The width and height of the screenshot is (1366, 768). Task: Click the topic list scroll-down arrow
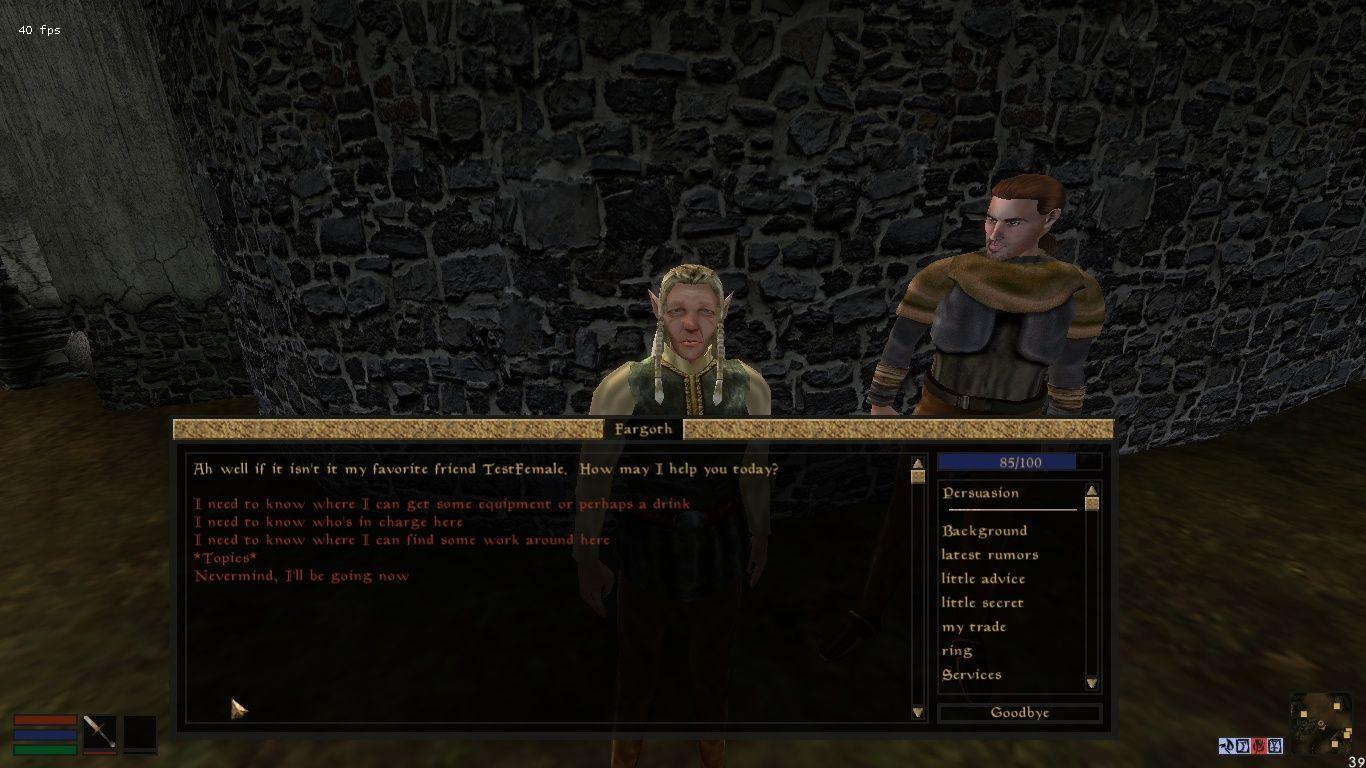click(x=1091, y=684)
